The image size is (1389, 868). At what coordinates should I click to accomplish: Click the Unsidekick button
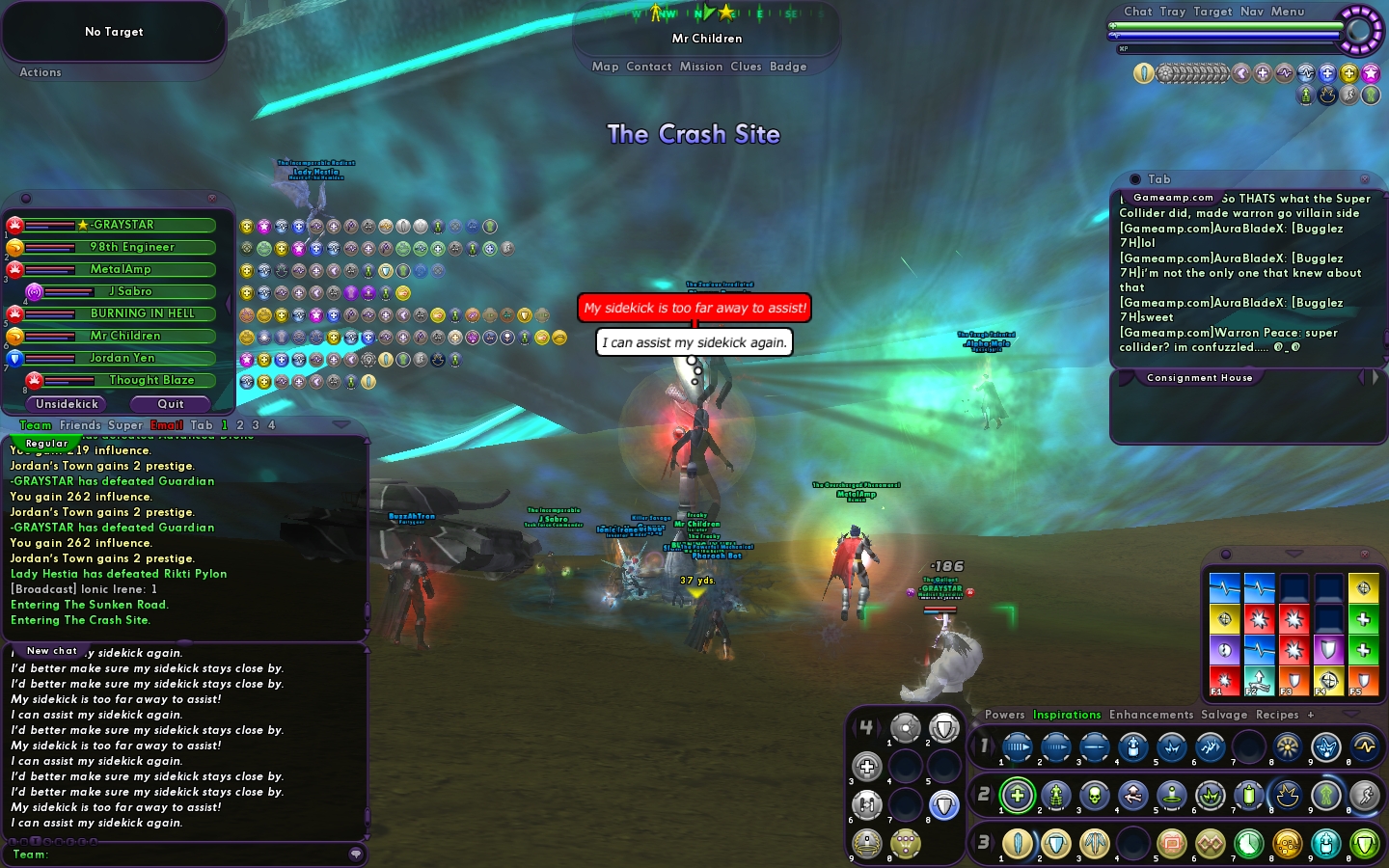[68, 404]
